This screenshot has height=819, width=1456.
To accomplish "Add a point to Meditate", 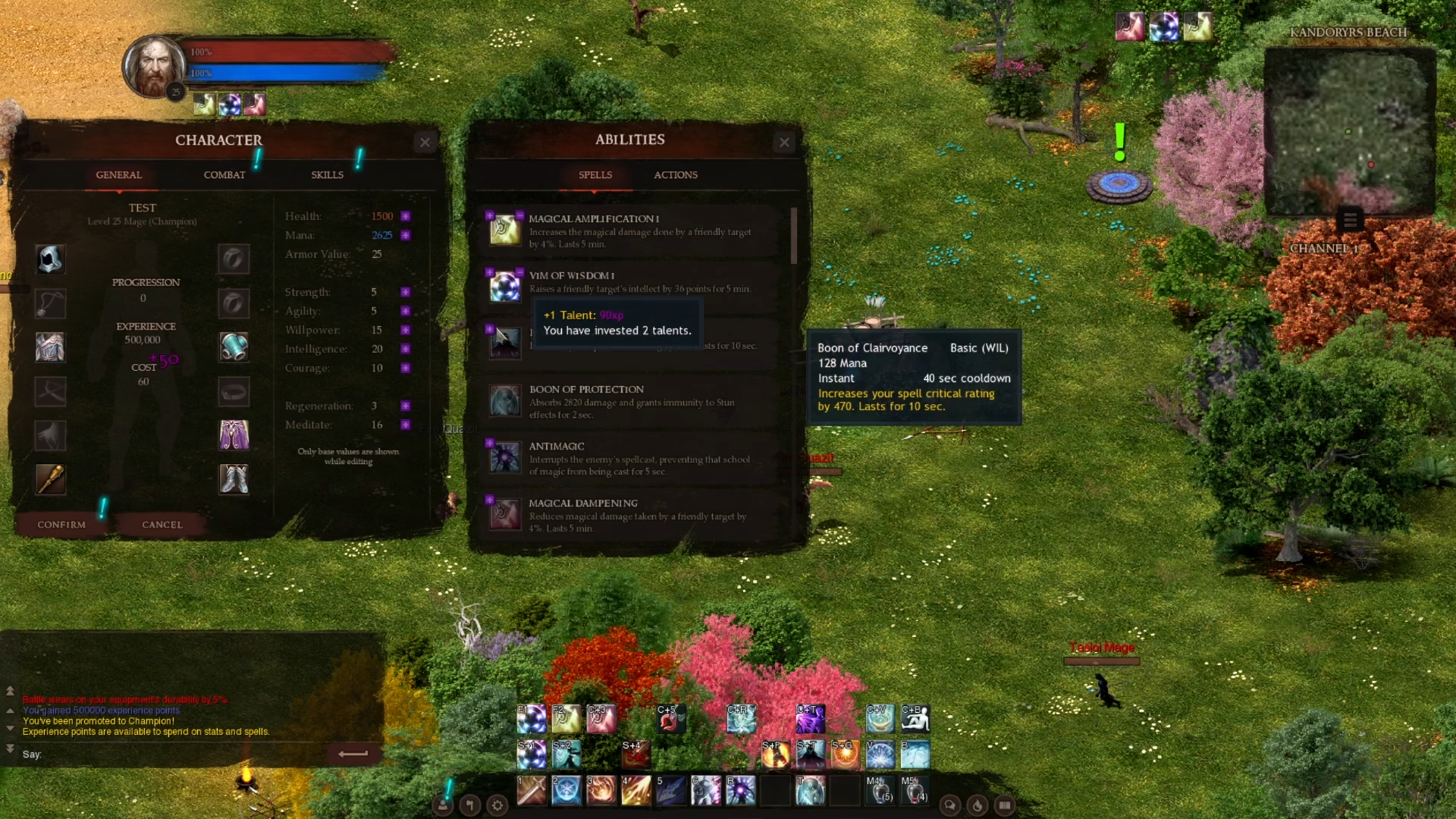I will point(406,425).
